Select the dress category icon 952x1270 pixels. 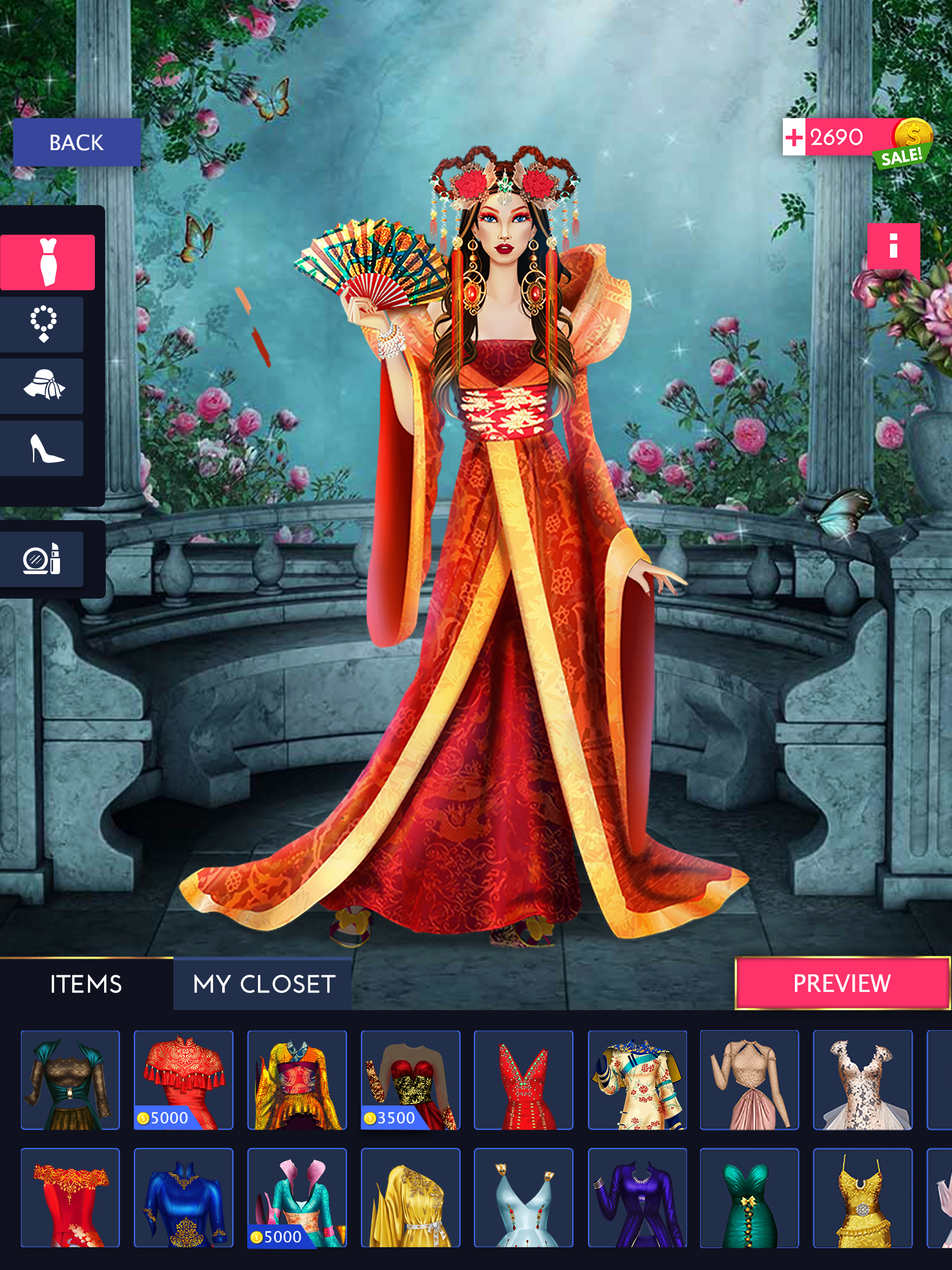tap(48, 262)
